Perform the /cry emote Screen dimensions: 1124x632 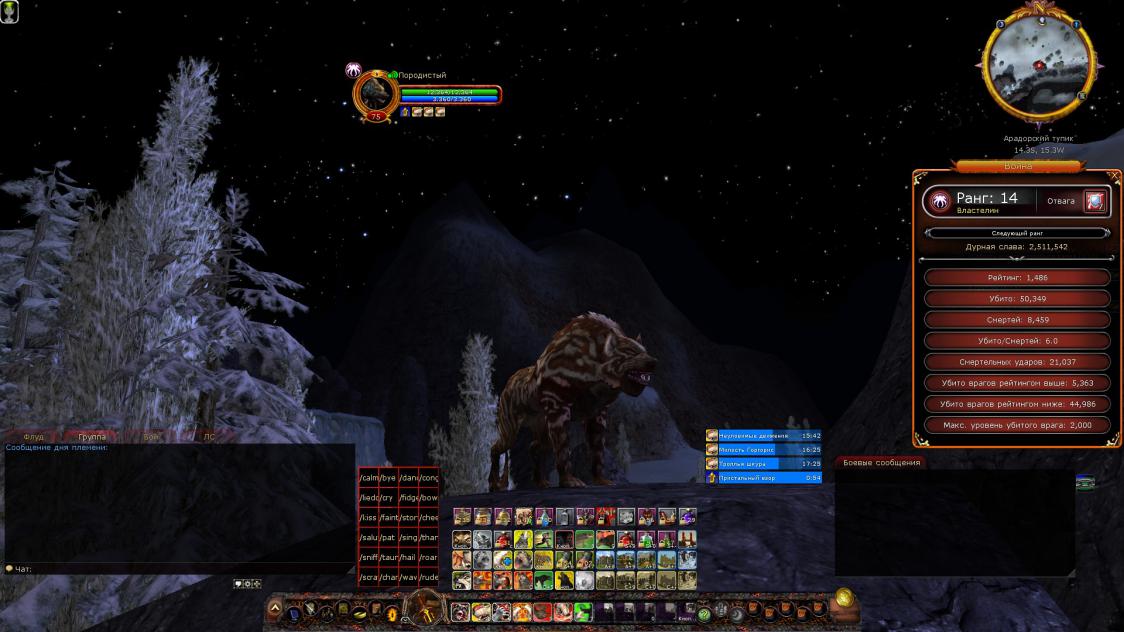[387, 497]
